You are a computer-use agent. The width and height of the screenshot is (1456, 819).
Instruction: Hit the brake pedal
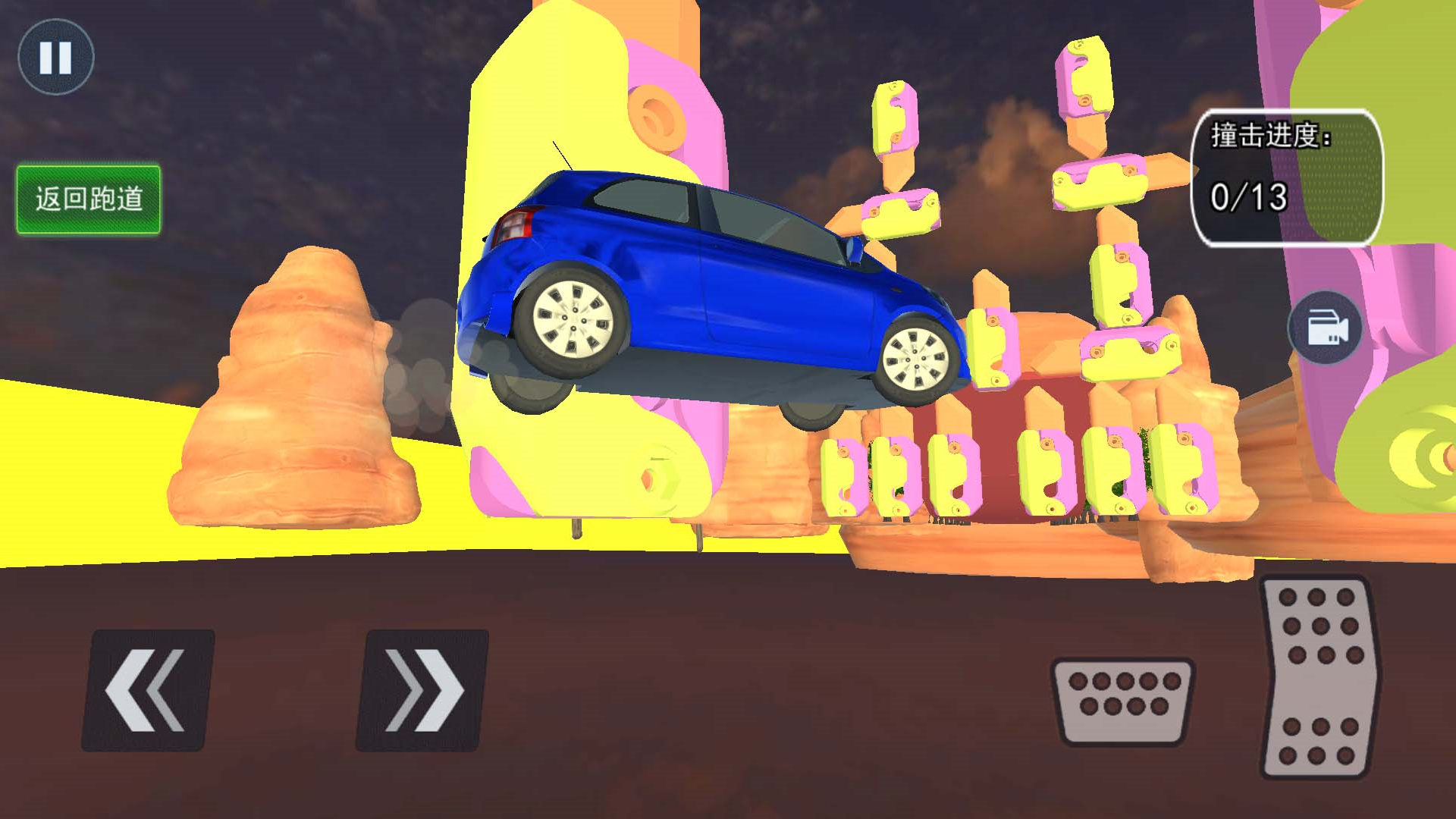(1122, 701)
